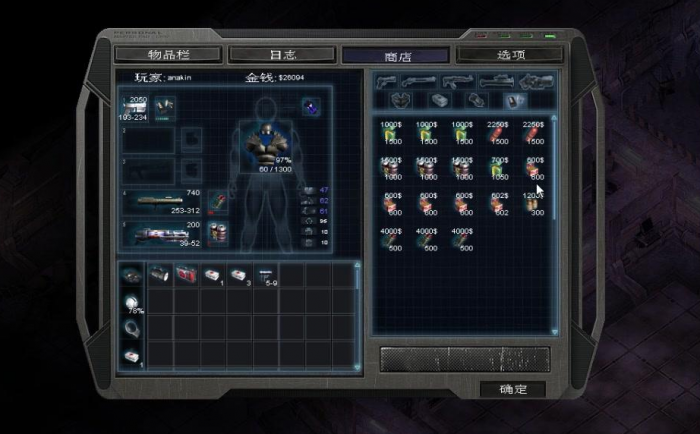Buy the 700$ ammo item
Viewport: 700px width, 434px height.
[x=501, y=167]
